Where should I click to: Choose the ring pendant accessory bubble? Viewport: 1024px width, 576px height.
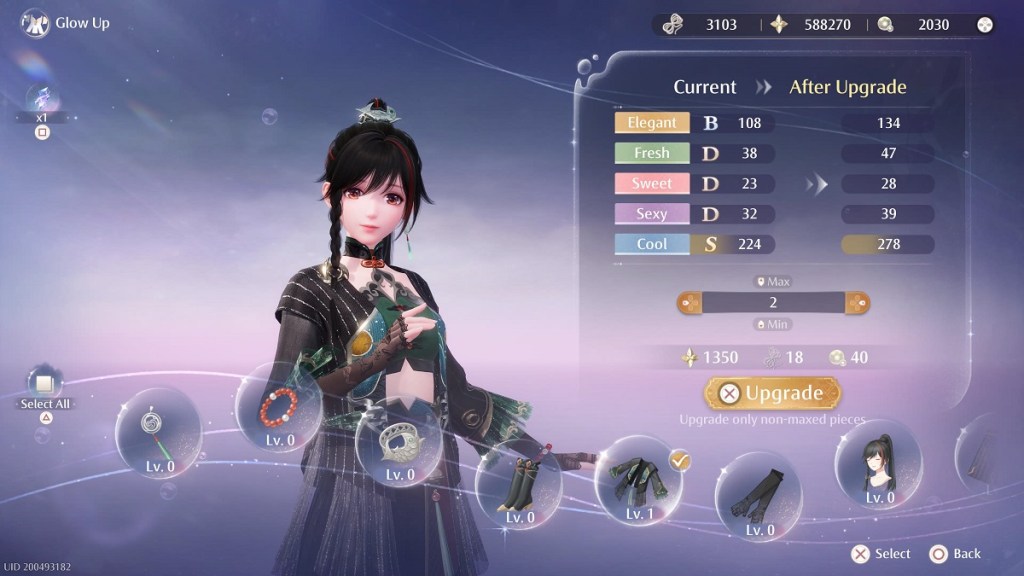pyautogui.click(x=158, y=432)
